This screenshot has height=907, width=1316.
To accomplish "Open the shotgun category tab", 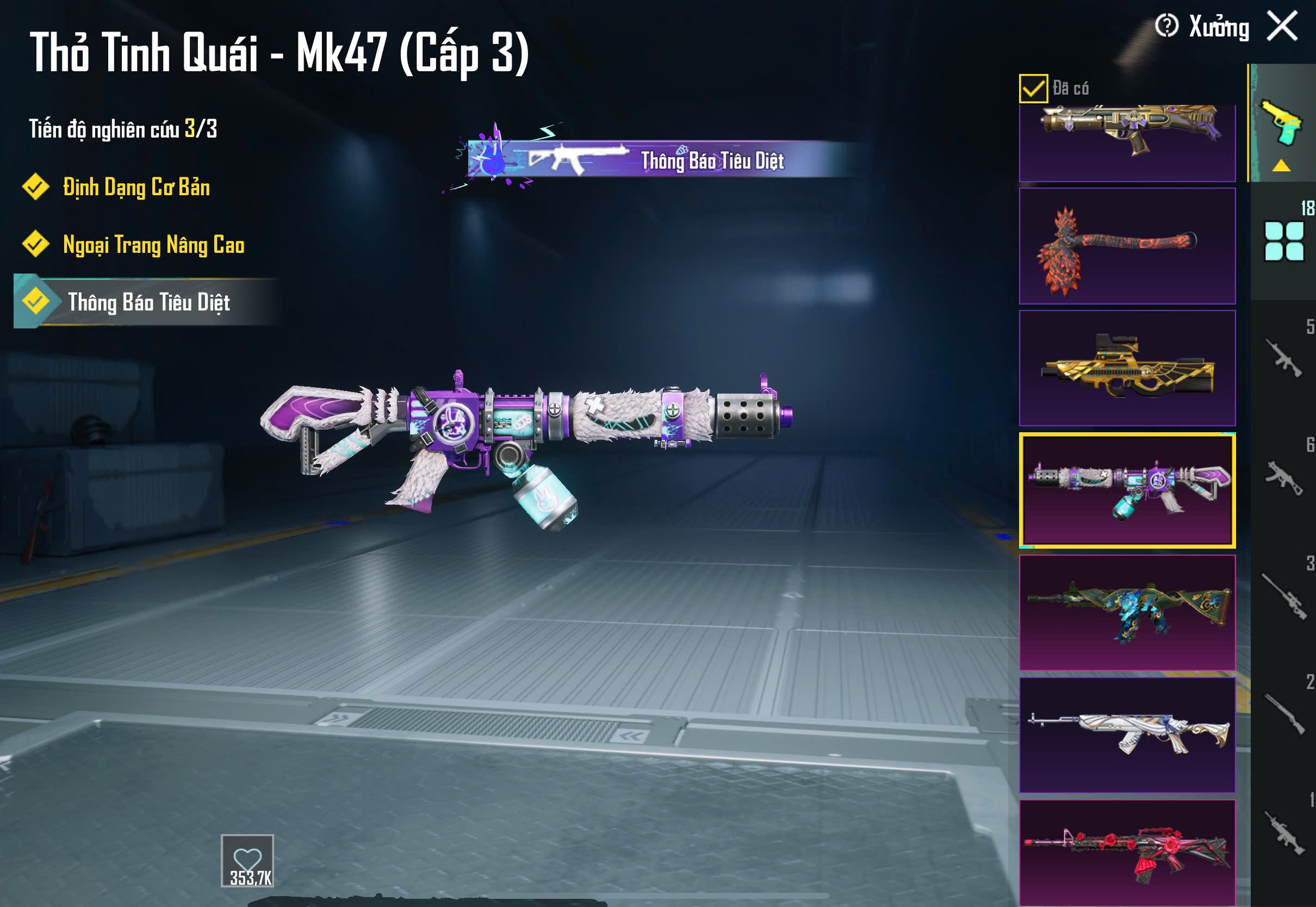I will click(1284, 714).
